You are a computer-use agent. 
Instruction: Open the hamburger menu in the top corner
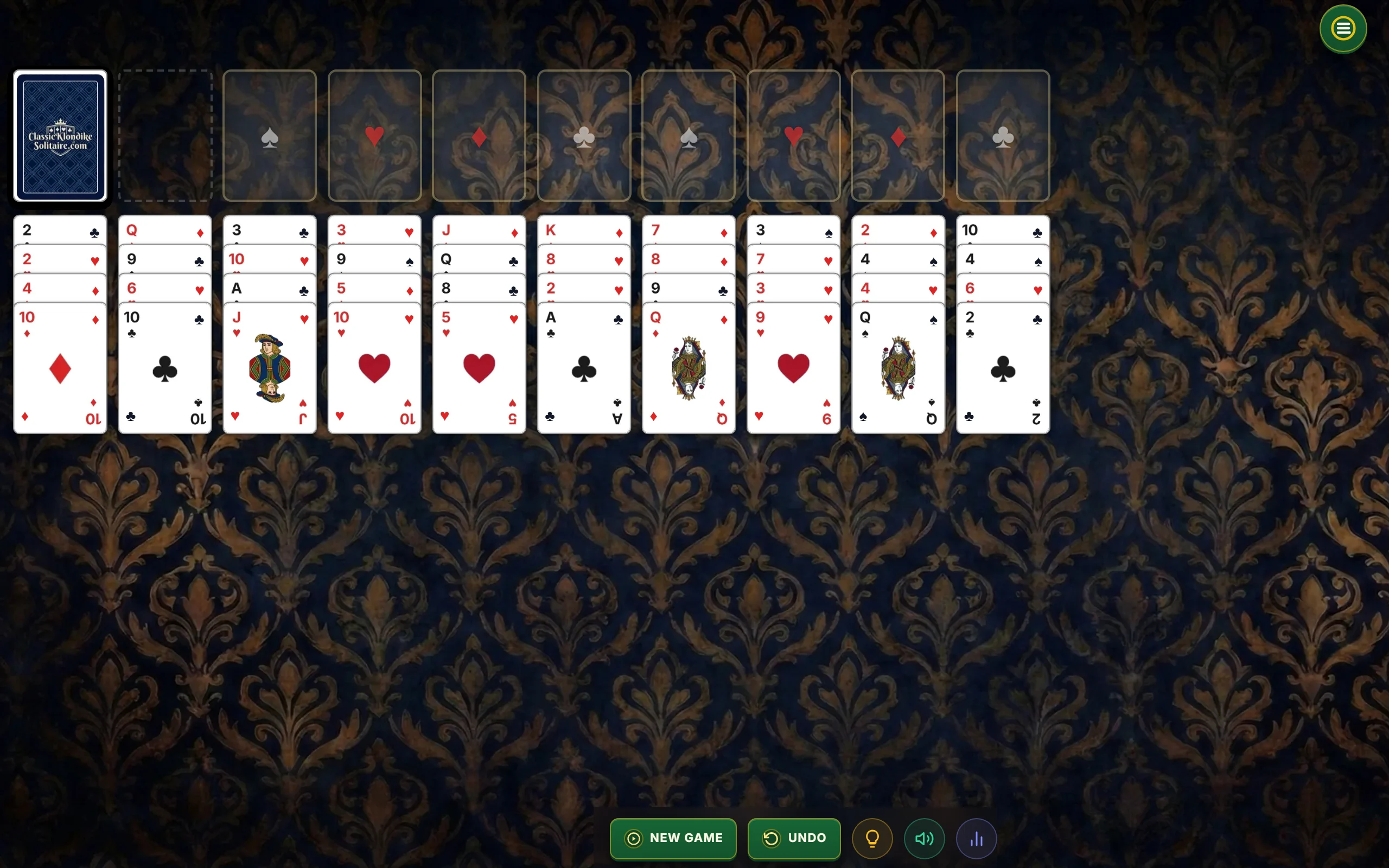point(1342,28)
